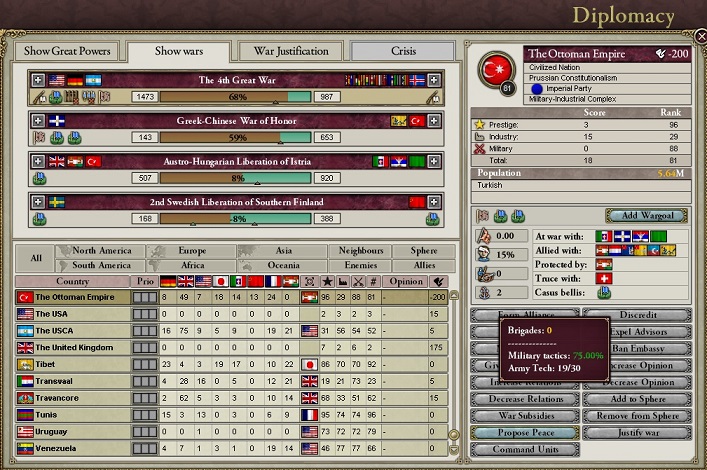
Task: Open the Command Units action
Action: (x=526, y=449)
